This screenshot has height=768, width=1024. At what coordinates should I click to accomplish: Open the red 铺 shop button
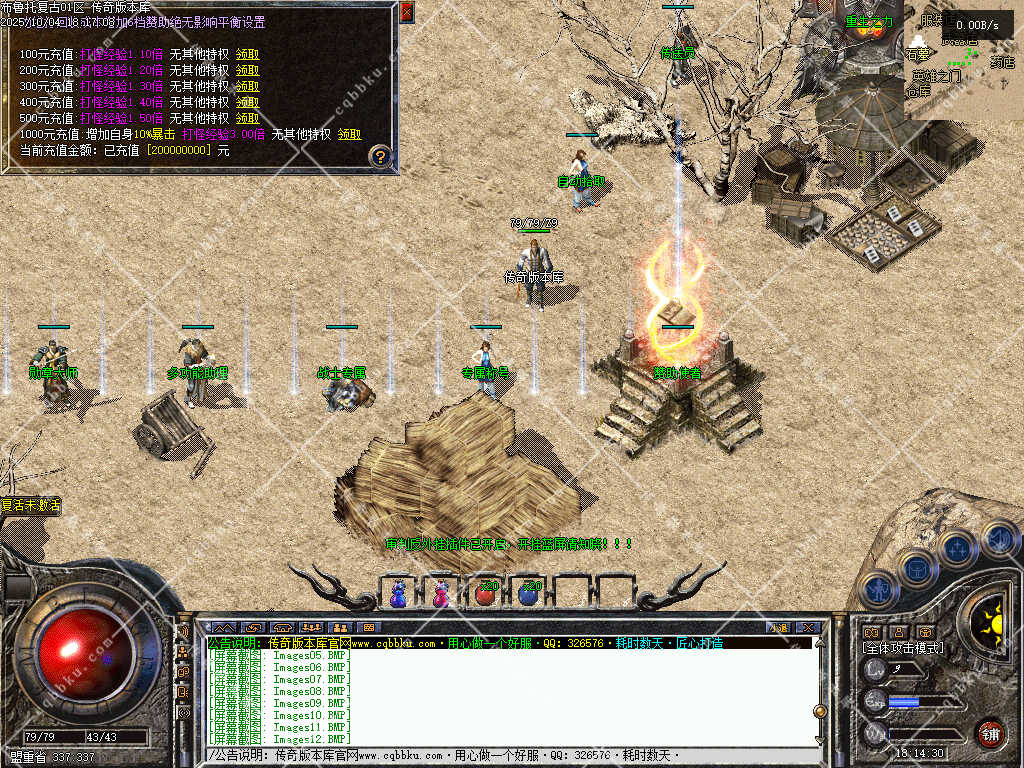(x=989, y=733)
